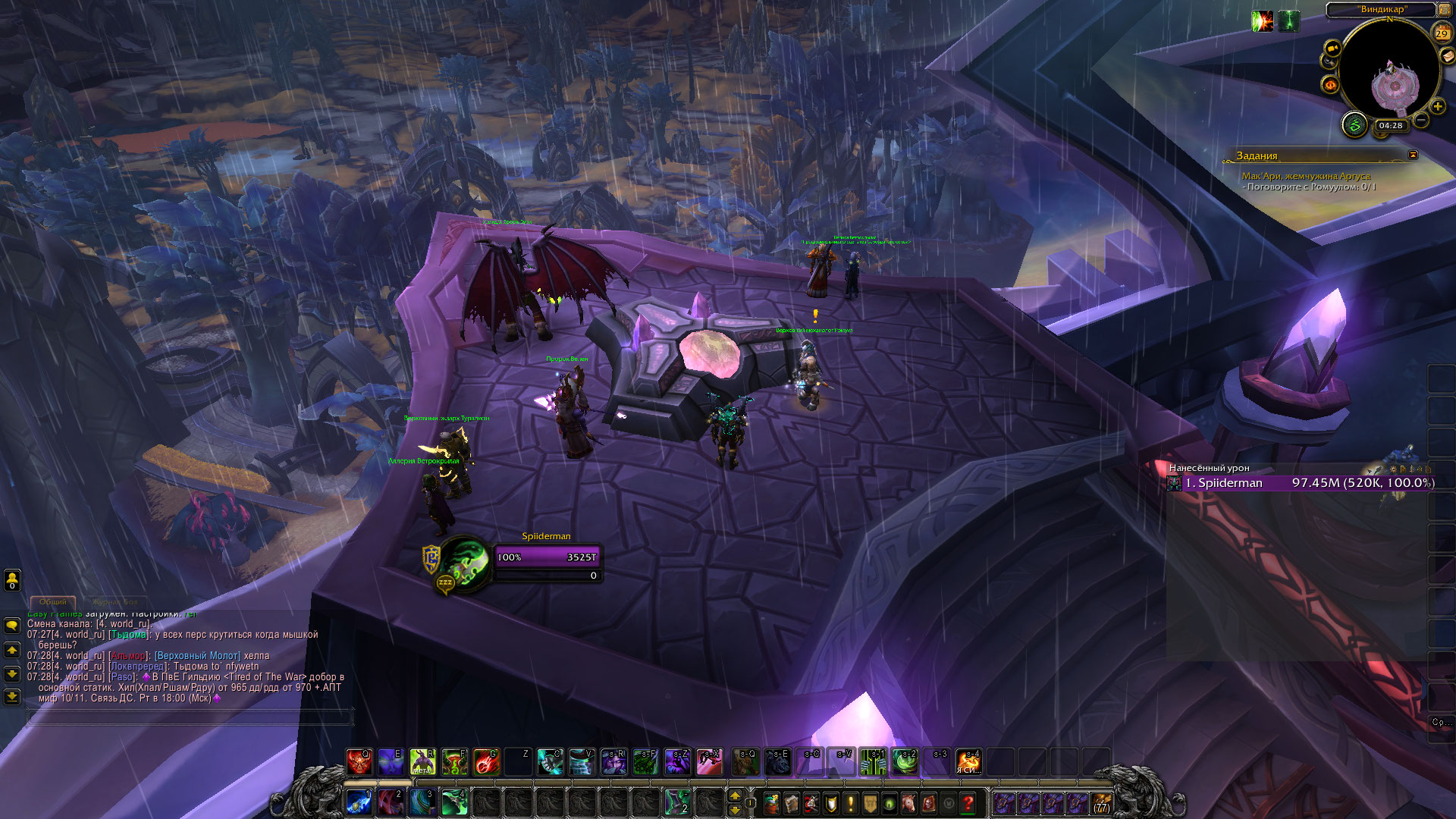This screenshot has height=819, width=1456.
Task: Click the Spiiderman player portrait frame
Action: click(x=463, y=563)
